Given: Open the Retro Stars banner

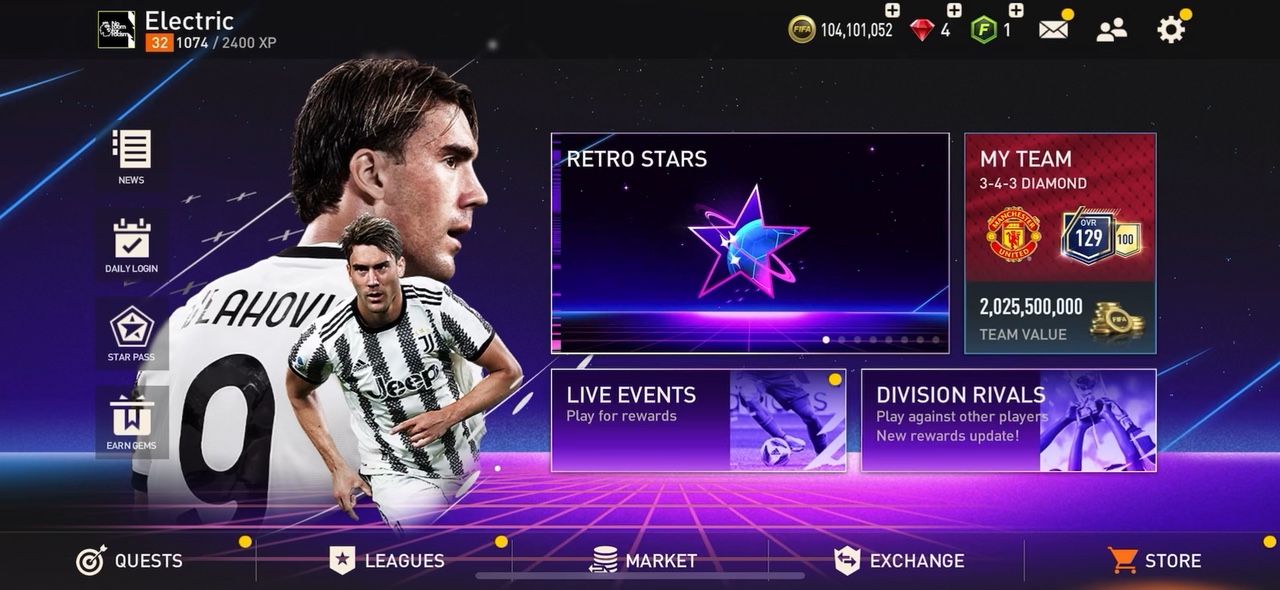Looking at the screenshot, I should (749, 243).
